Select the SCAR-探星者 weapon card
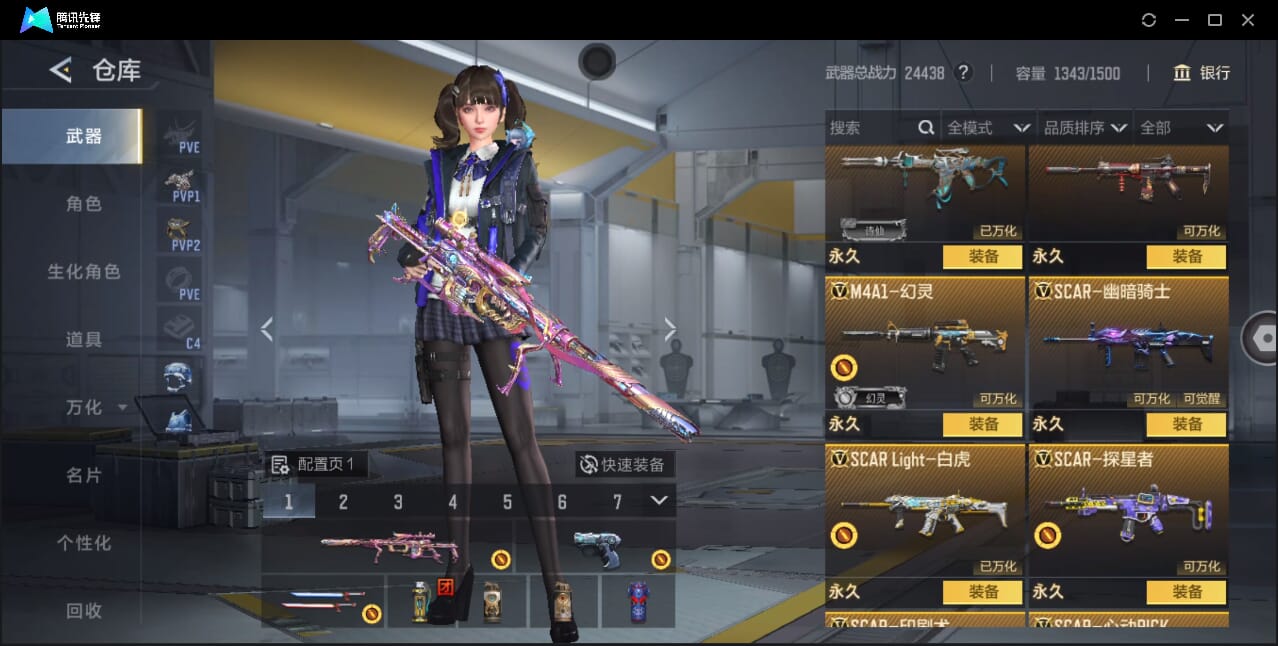The image size is (1278, 646). click(1128, 510)
